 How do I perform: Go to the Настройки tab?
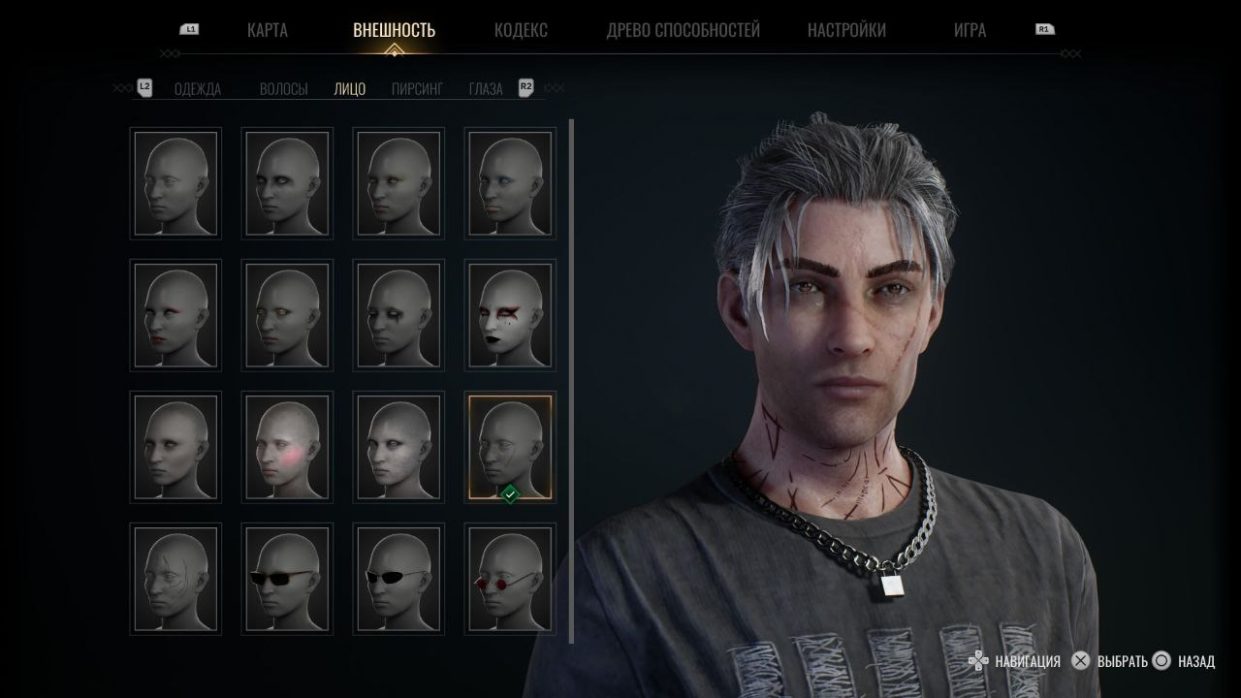pyautogui.click(x=846, y=30)
